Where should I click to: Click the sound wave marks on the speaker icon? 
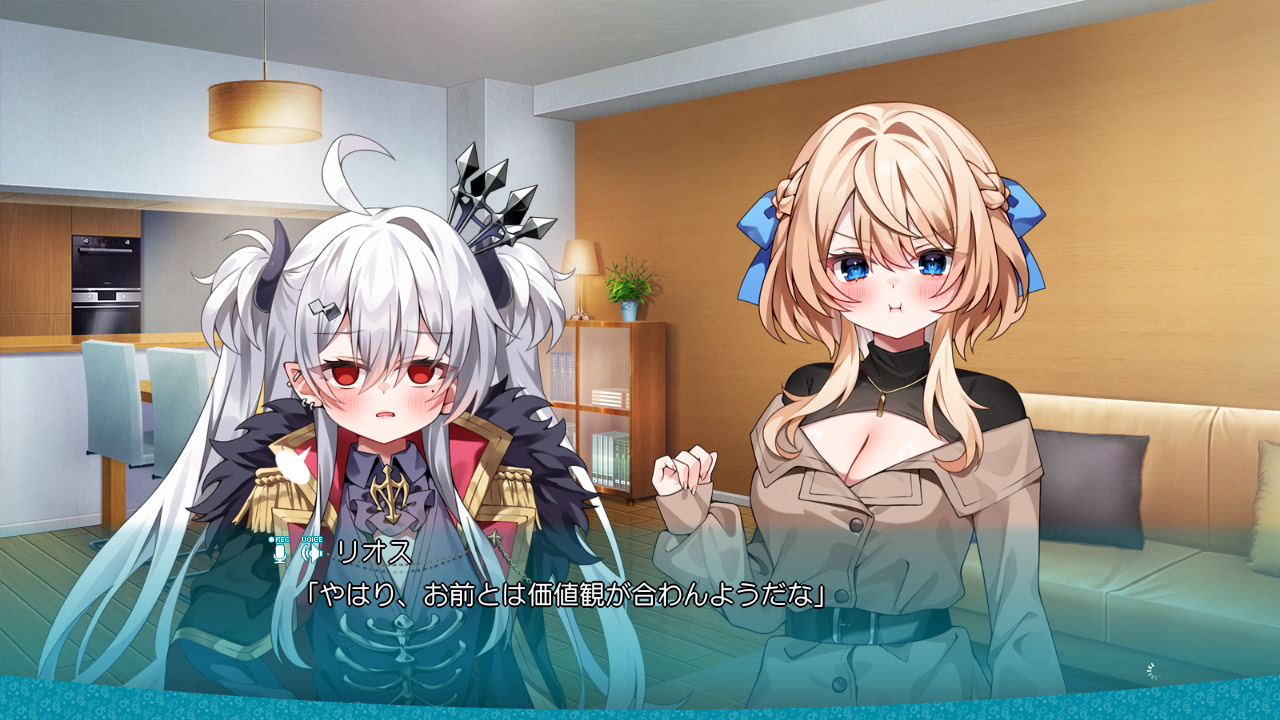coord(305,552)
